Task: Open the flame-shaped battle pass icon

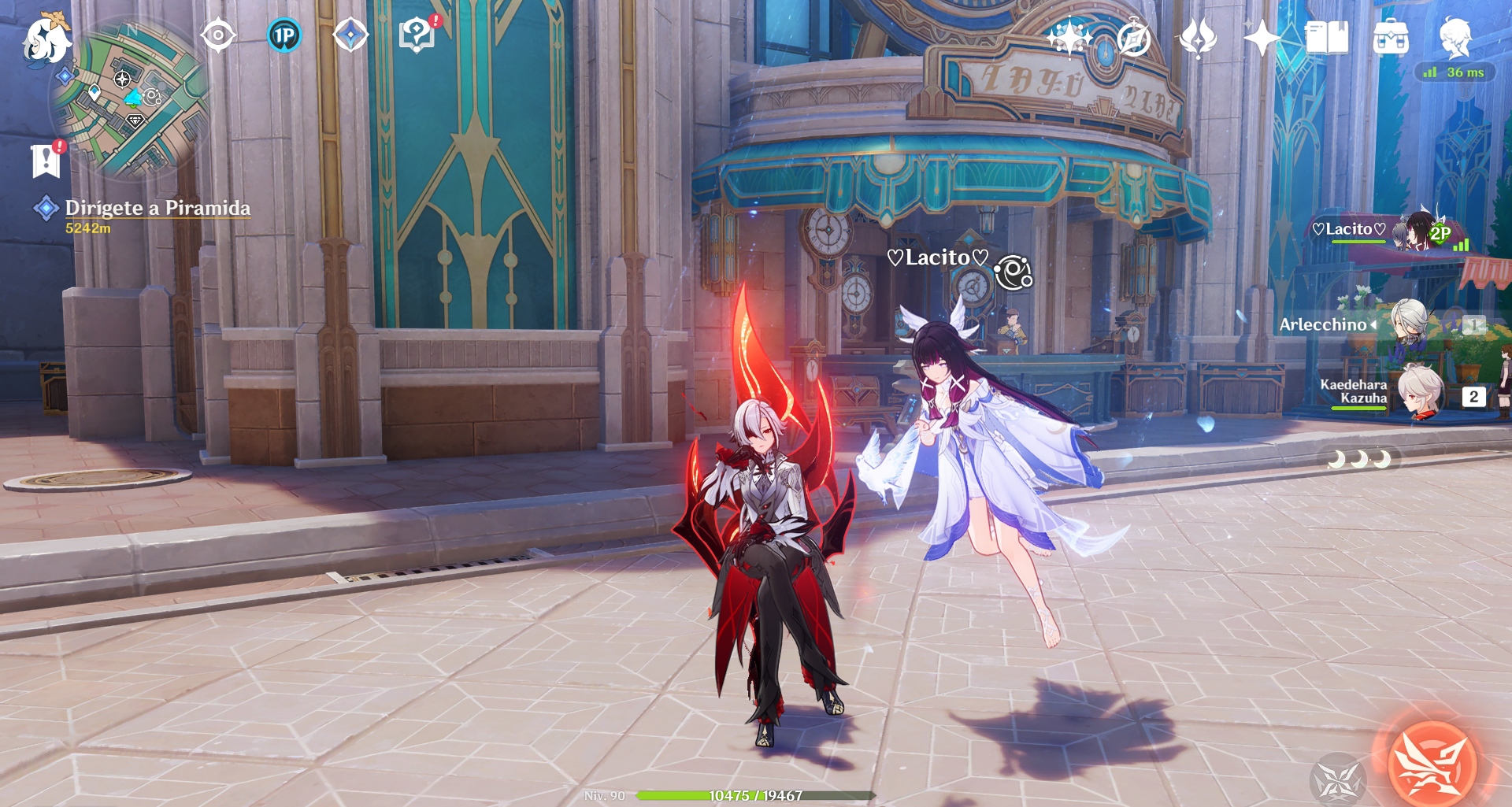Action: click(1197, 38)
